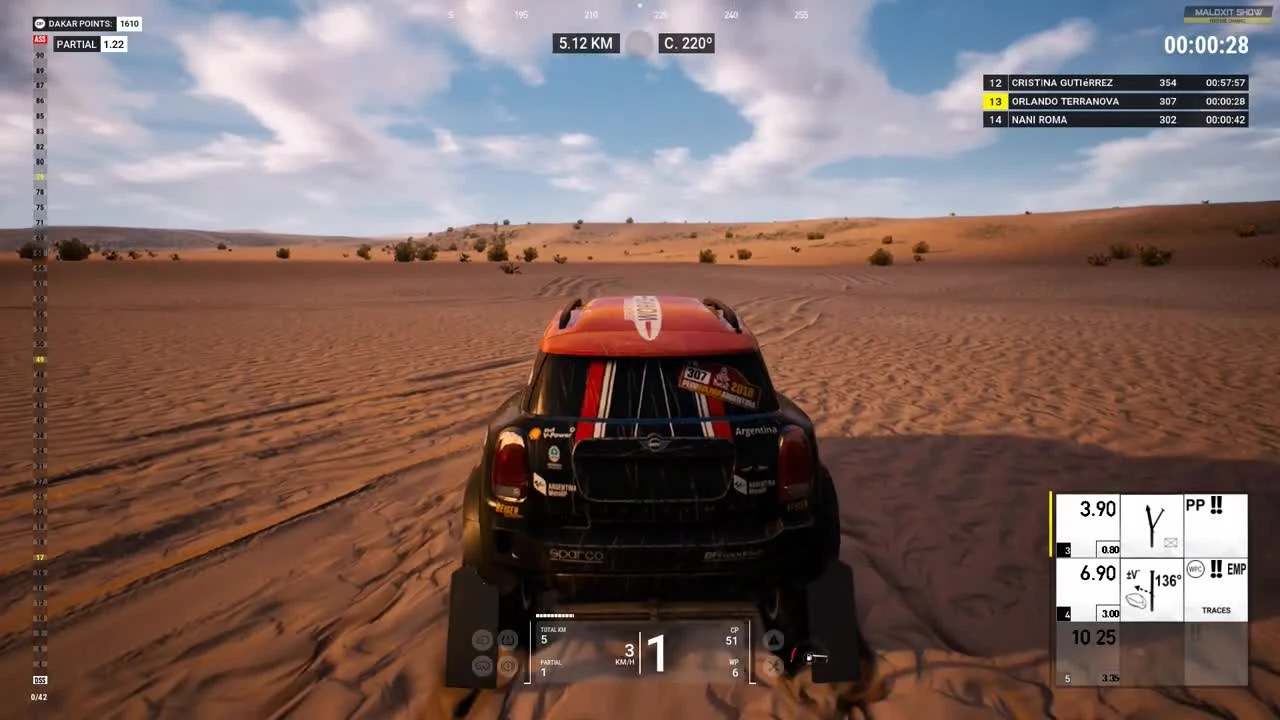Screen dimensions: 1280x720
Task: Select Orlando Terranova's highlighted leaderboard row
Action: pyautogui.click(x=1112, y=101)
